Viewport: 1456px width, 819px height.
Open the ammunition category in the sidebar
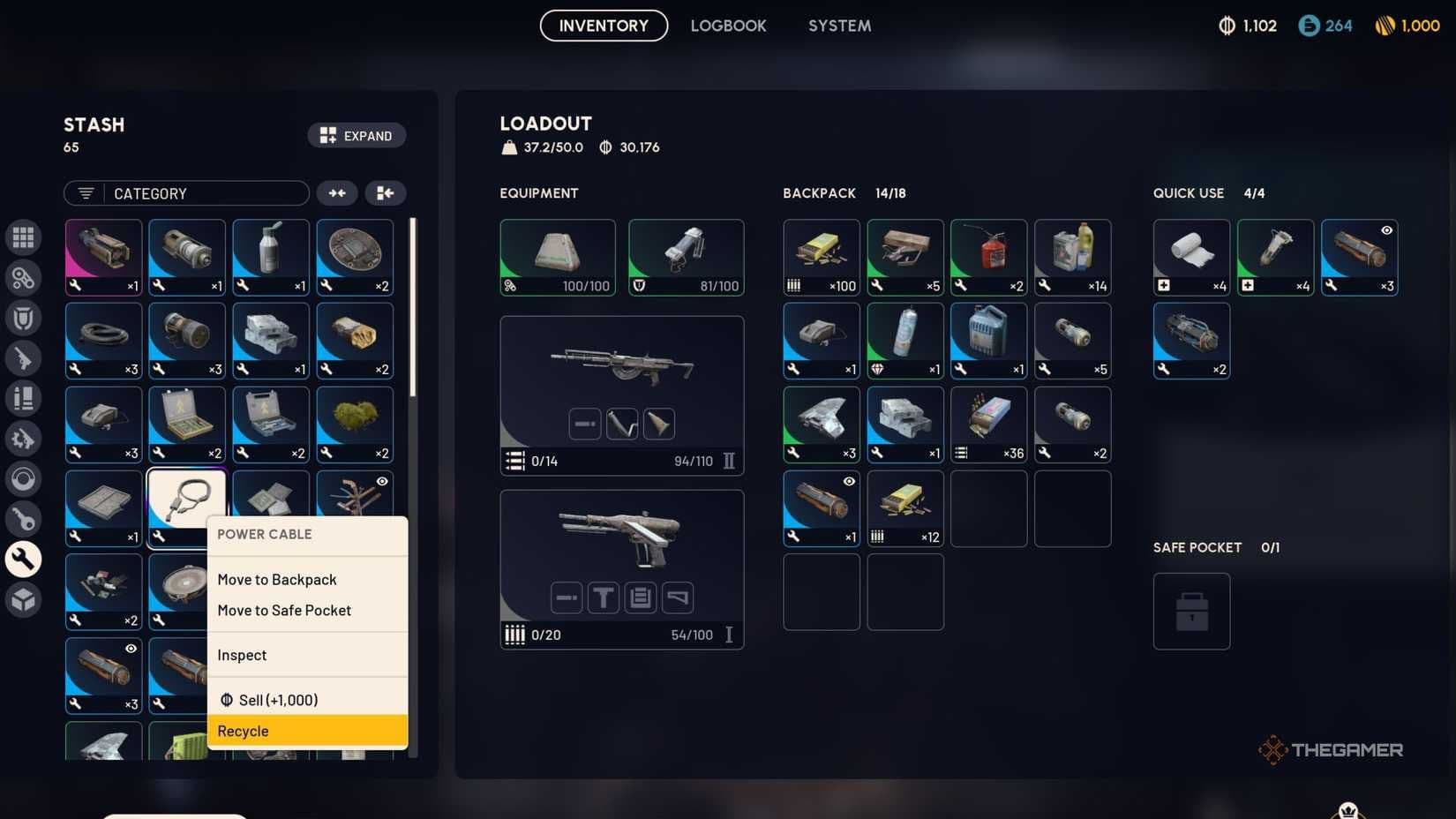point(24,398)
